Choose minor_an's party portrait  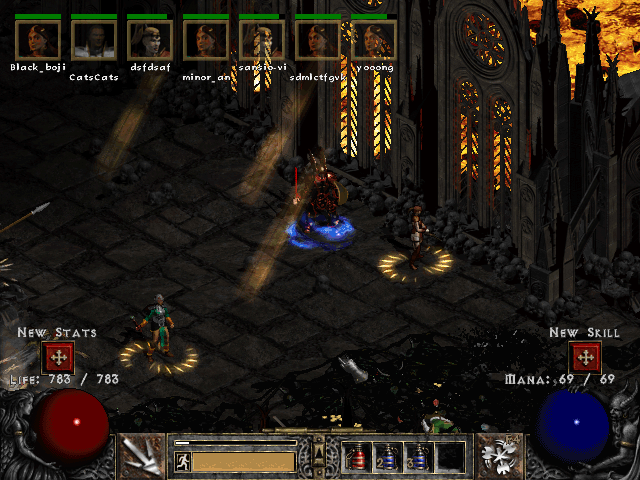(206, 40)
